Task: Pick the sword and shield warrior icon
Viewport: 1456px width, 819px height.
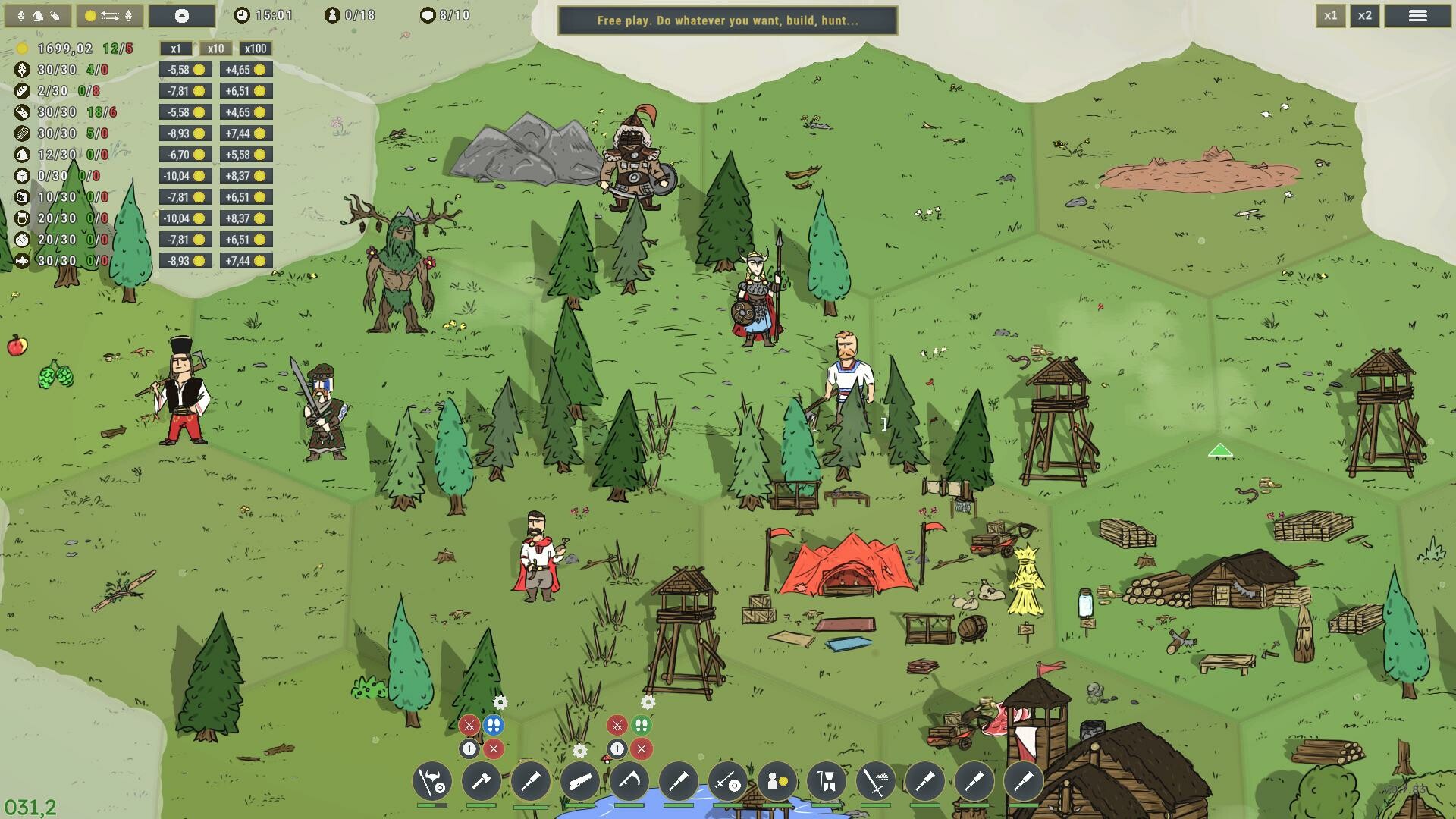Action: pos(727,781)
